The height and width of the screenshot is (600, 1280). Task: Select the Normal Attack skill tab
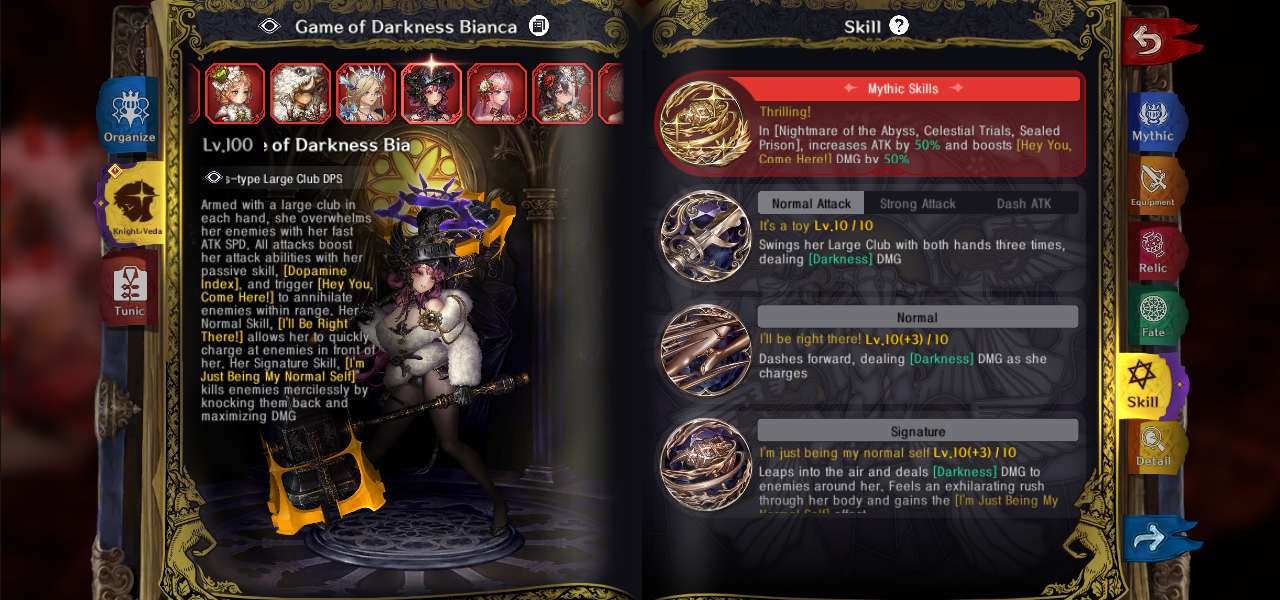(811, 203)
